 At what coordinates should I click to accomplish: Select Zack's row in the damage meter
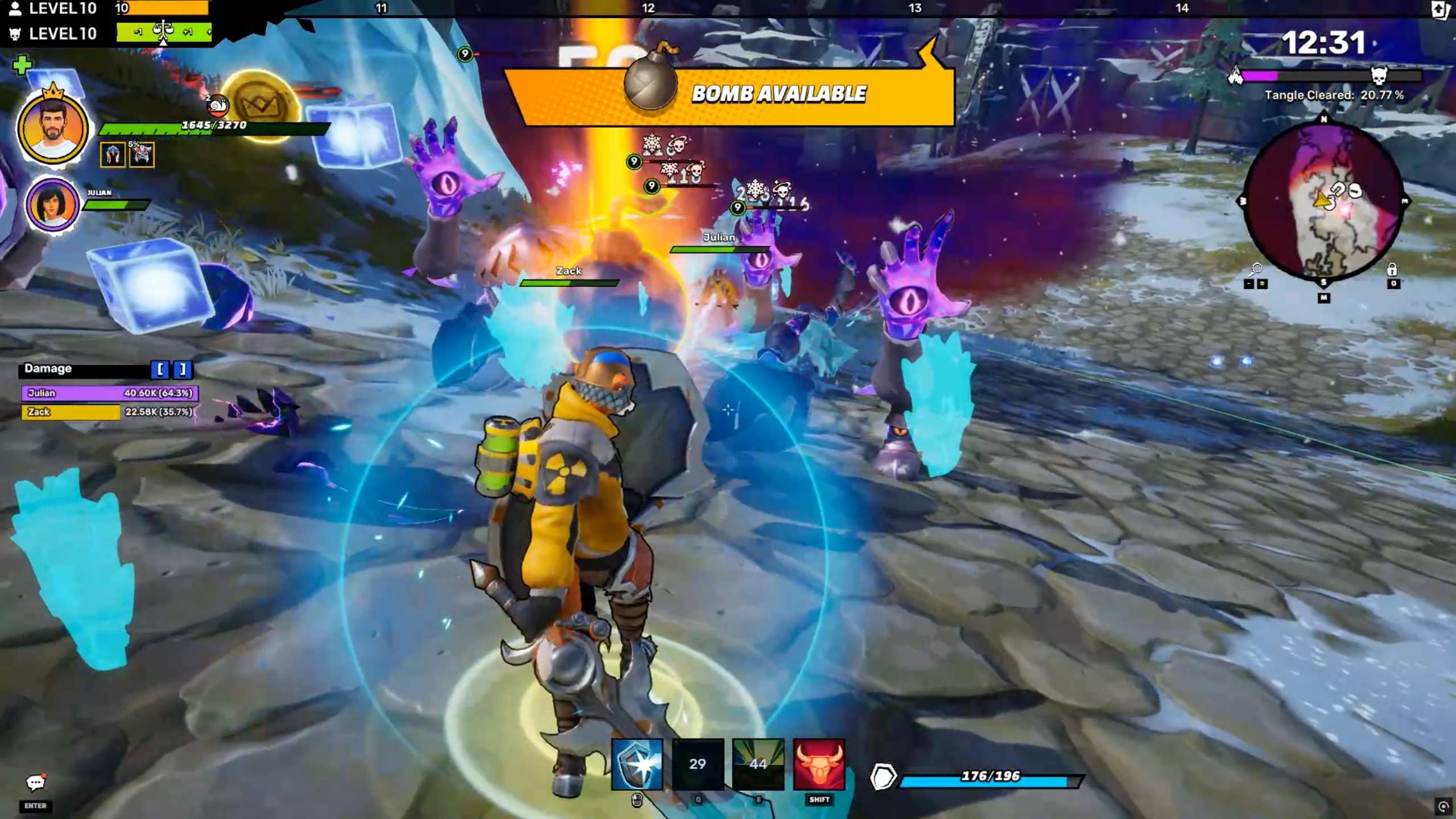(108, 411)
